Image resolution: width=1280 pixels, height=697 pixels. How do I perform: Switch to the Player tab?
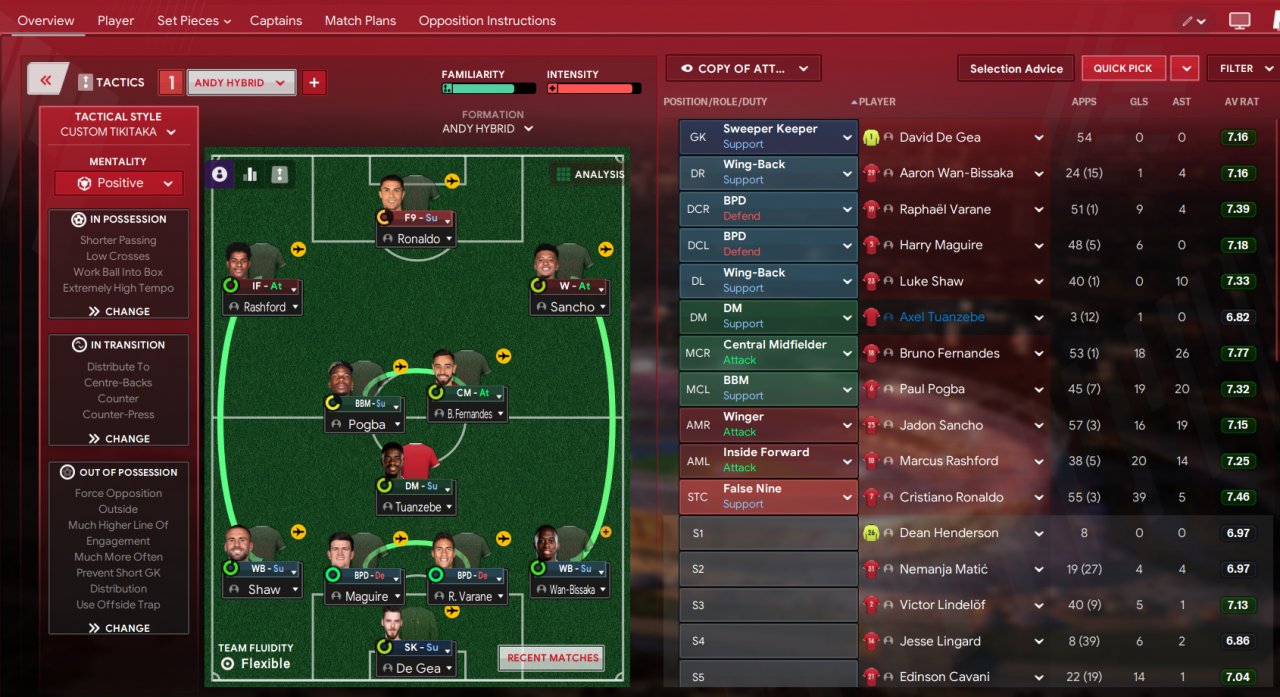click(116, 20)
